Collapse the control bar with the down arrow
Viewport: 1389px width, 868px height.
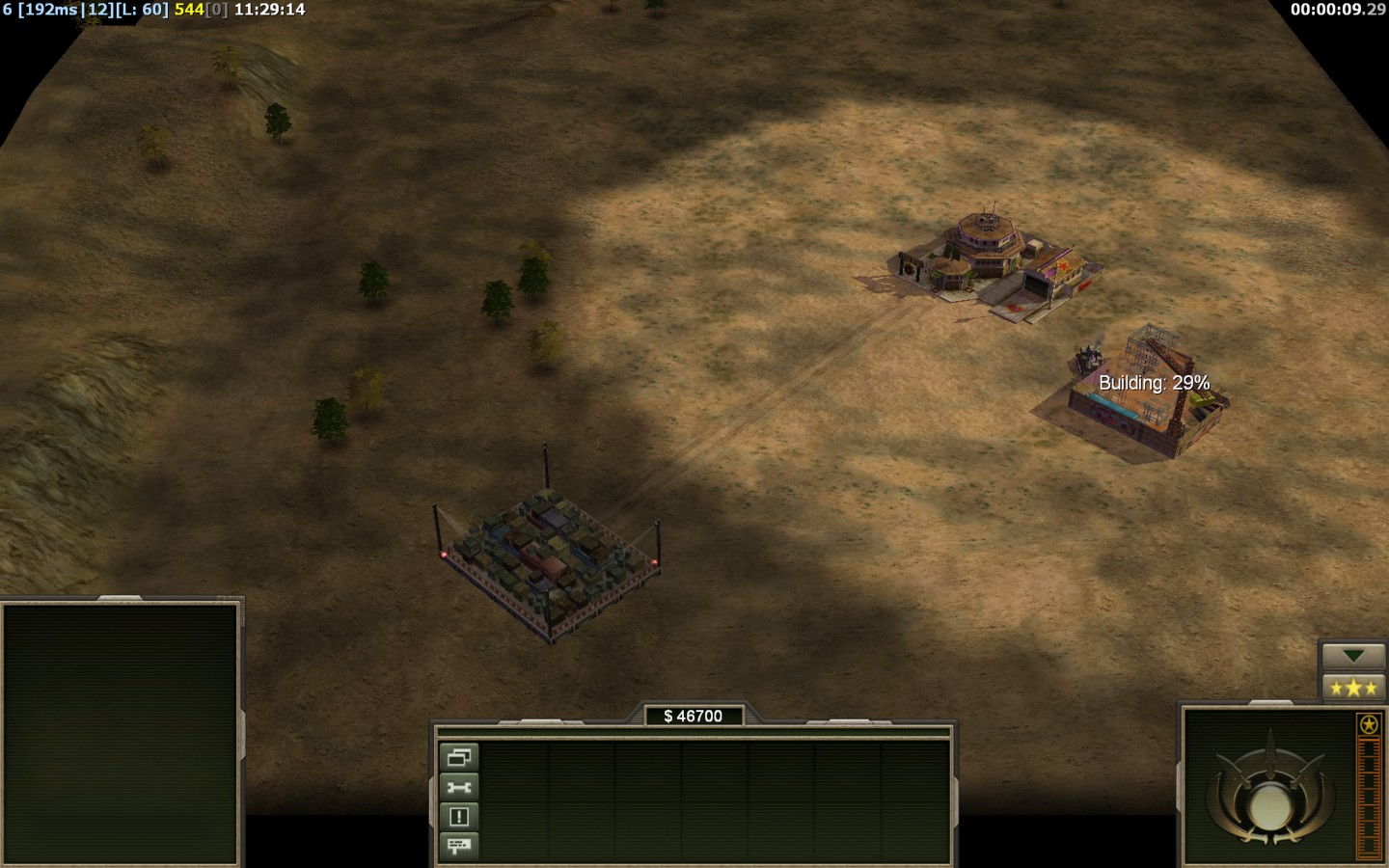[x=1352, y=656]
